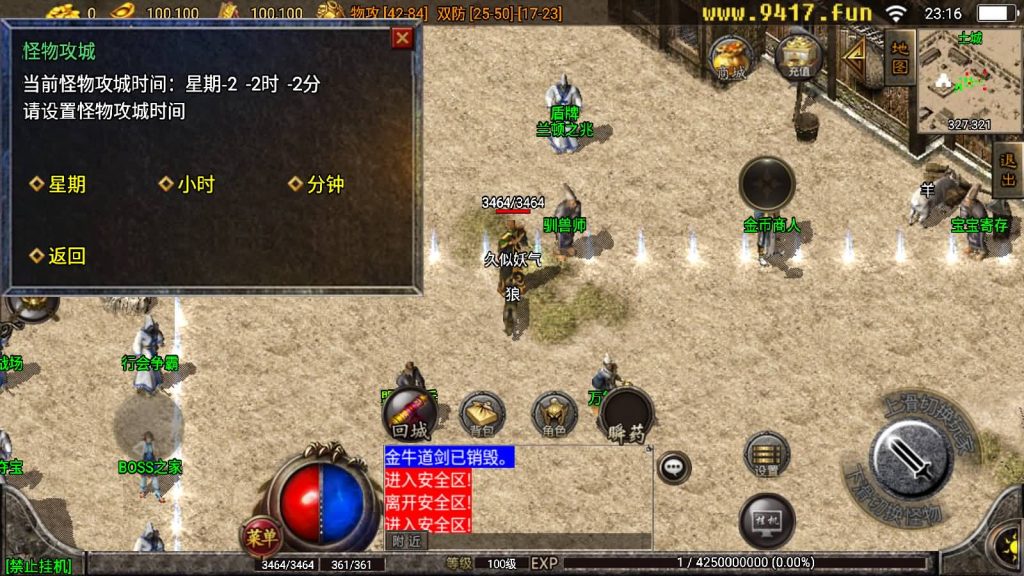Screen dimensions: 1024x576
Task: Open the 地图 map button
Action: [x=899, y=56]
